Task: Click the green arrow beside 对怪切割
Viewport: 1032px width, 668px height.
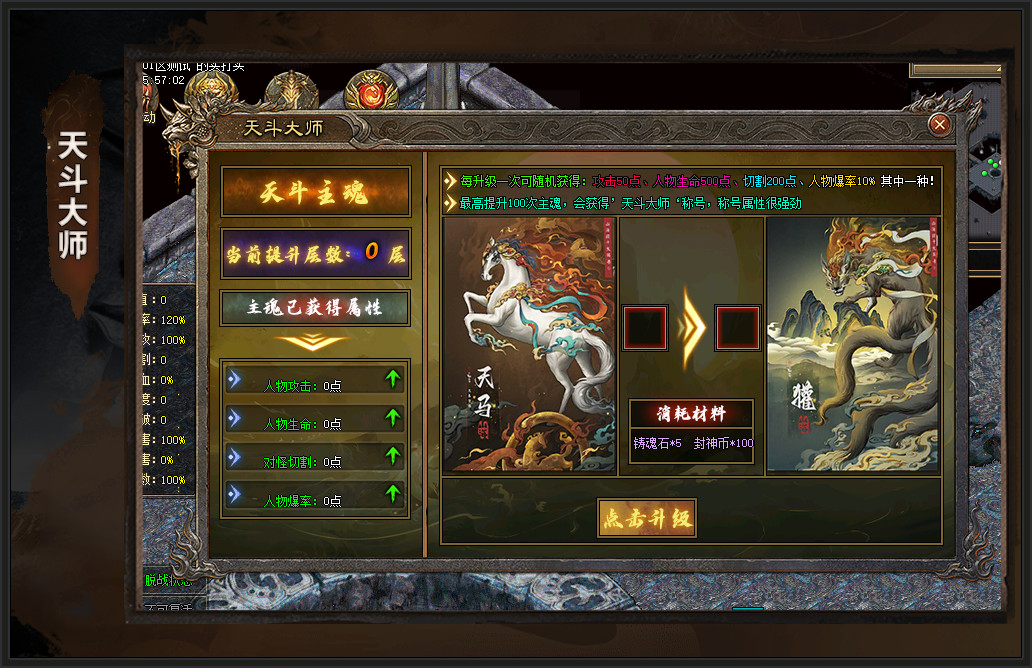Action: (392, 455)
